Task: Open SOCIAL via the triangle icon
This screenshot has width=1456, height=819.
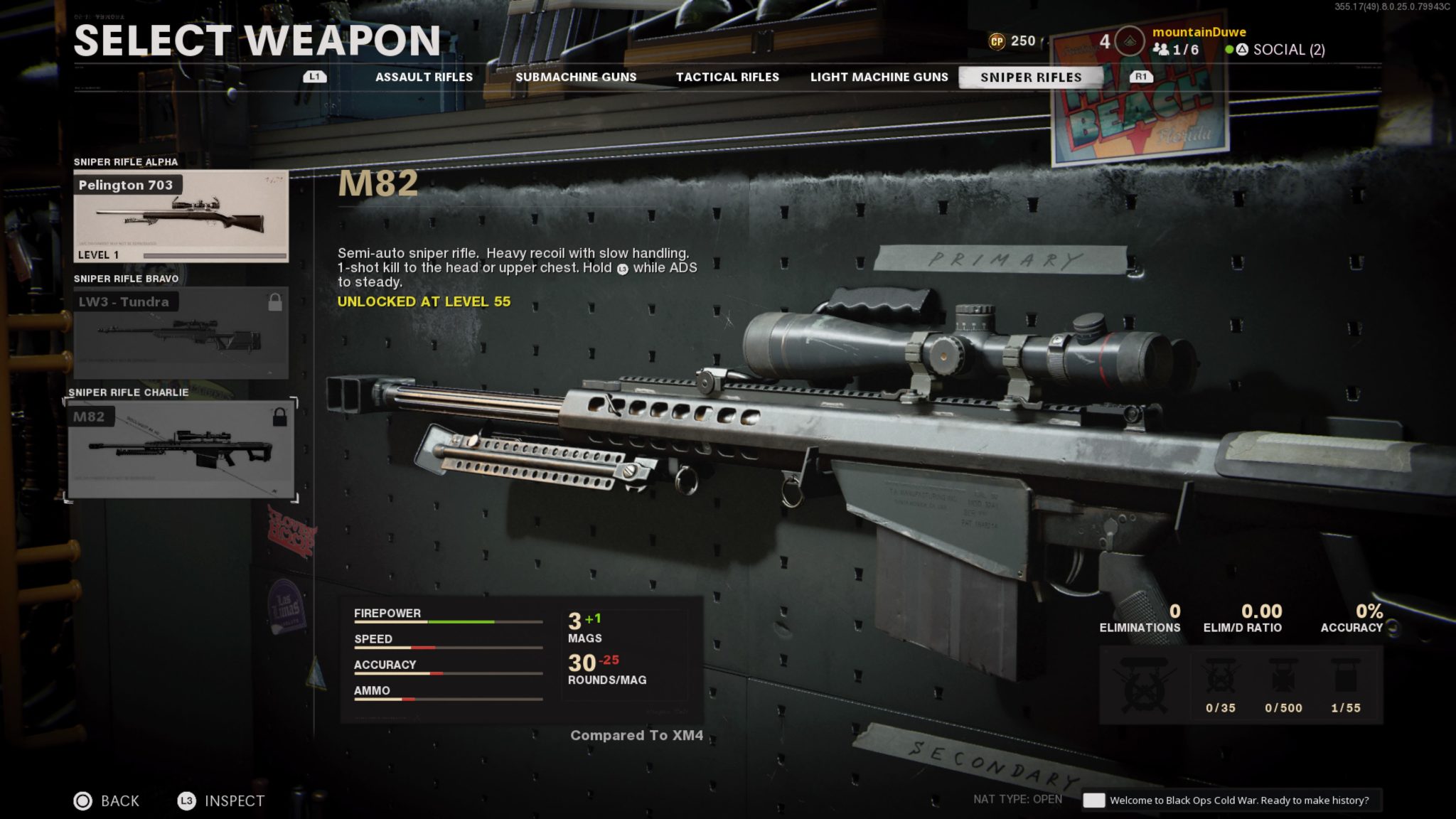Action: pyautogui.click(x=1241, y=50)
